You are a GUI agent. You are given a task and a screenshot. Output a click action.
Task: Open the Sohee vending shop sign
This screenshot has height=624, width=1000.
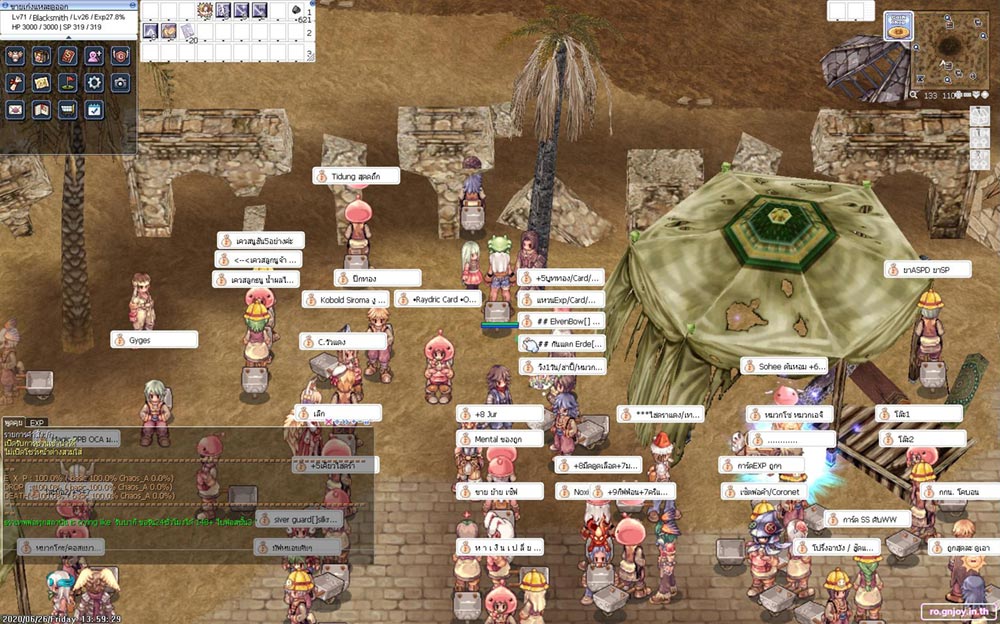(x=785, y=367)
